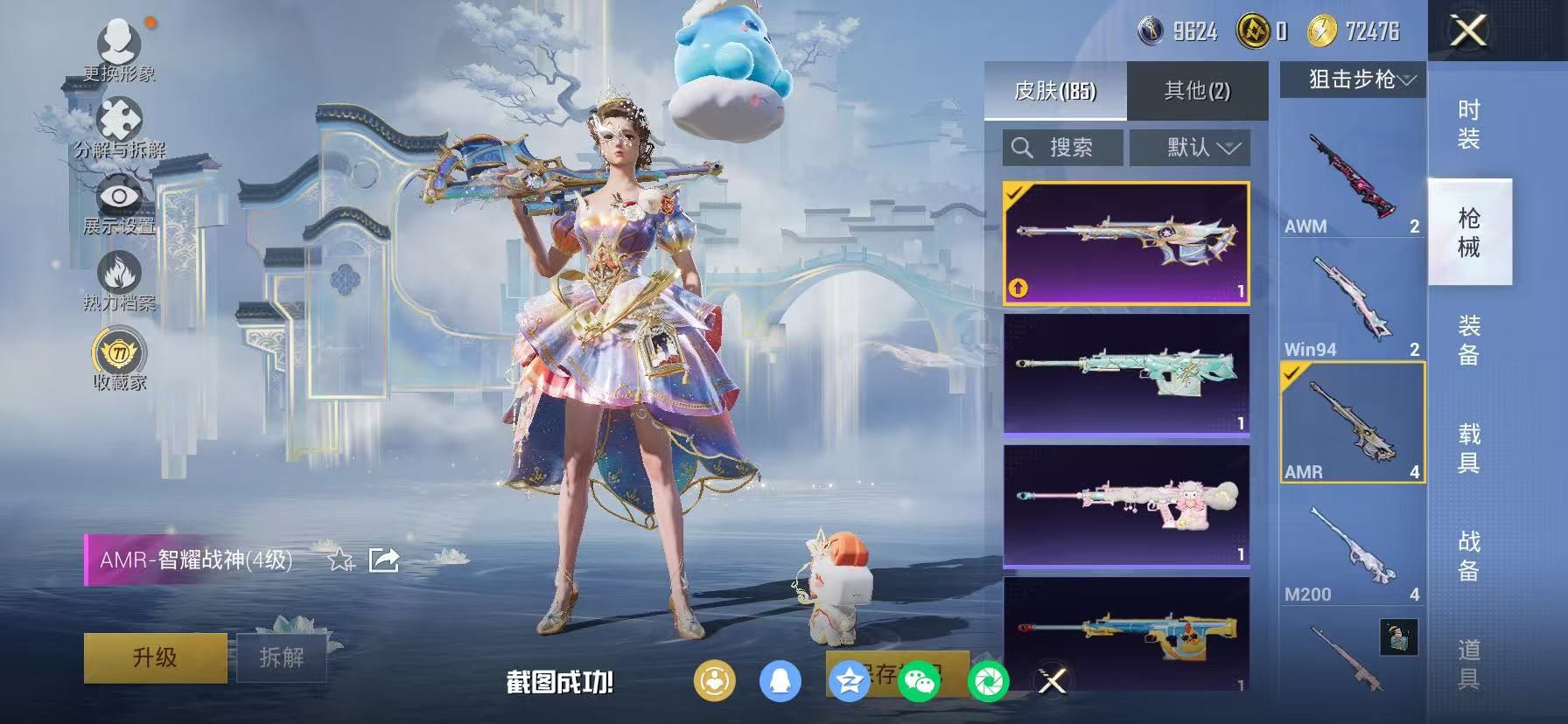Viewport: 1568px width, 724px height.
Task: Open the 默认 sort order dropdown
Action: [1190, 147]
